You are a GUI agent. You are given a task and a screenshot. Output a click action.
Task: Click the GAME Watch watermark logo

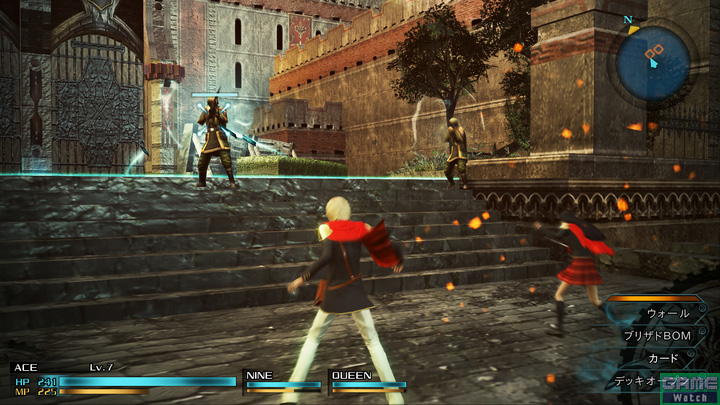point(688,388)
